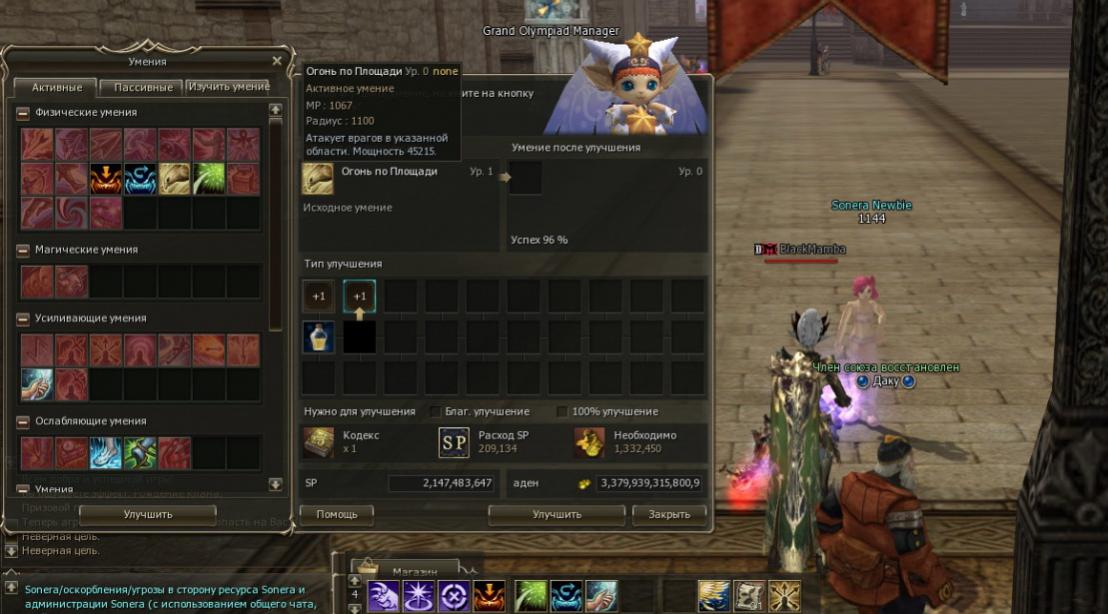Collapse the Магические умения section

tap(23, 250)
